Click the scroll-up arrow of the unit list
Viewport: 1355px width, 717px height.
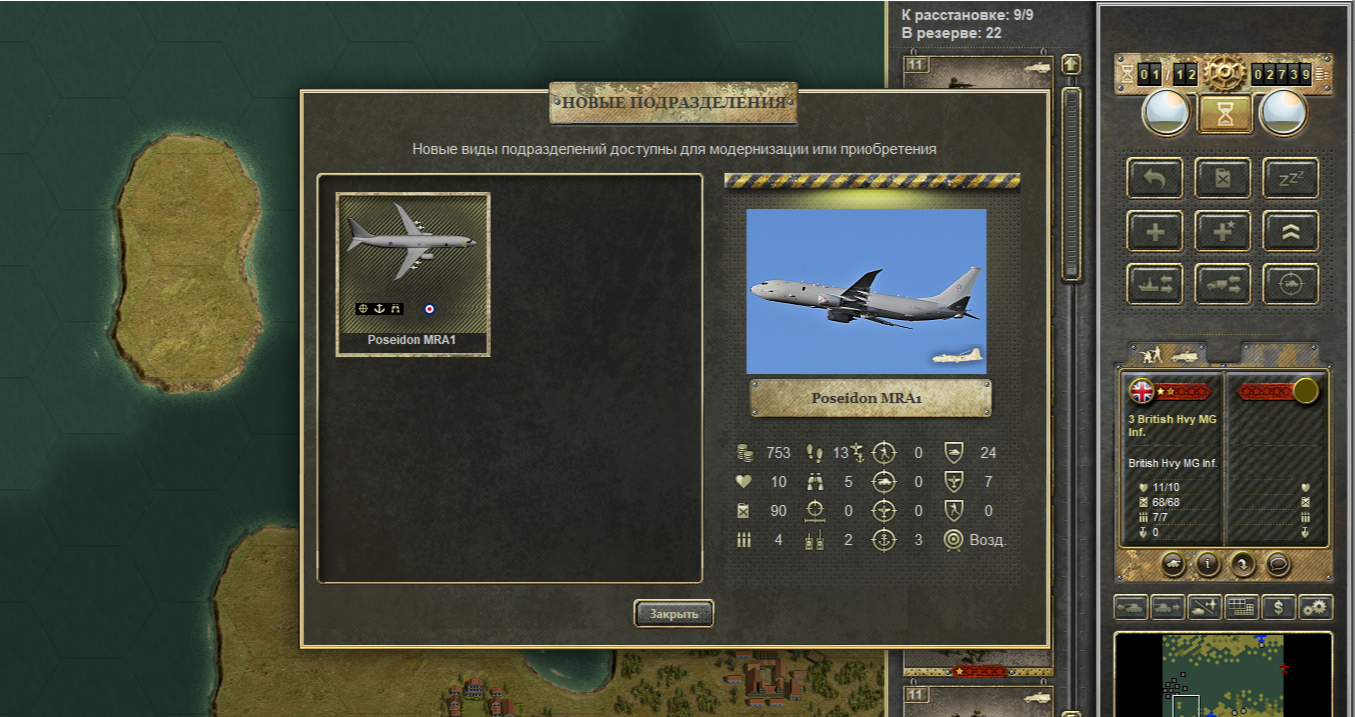[1071, 65]
